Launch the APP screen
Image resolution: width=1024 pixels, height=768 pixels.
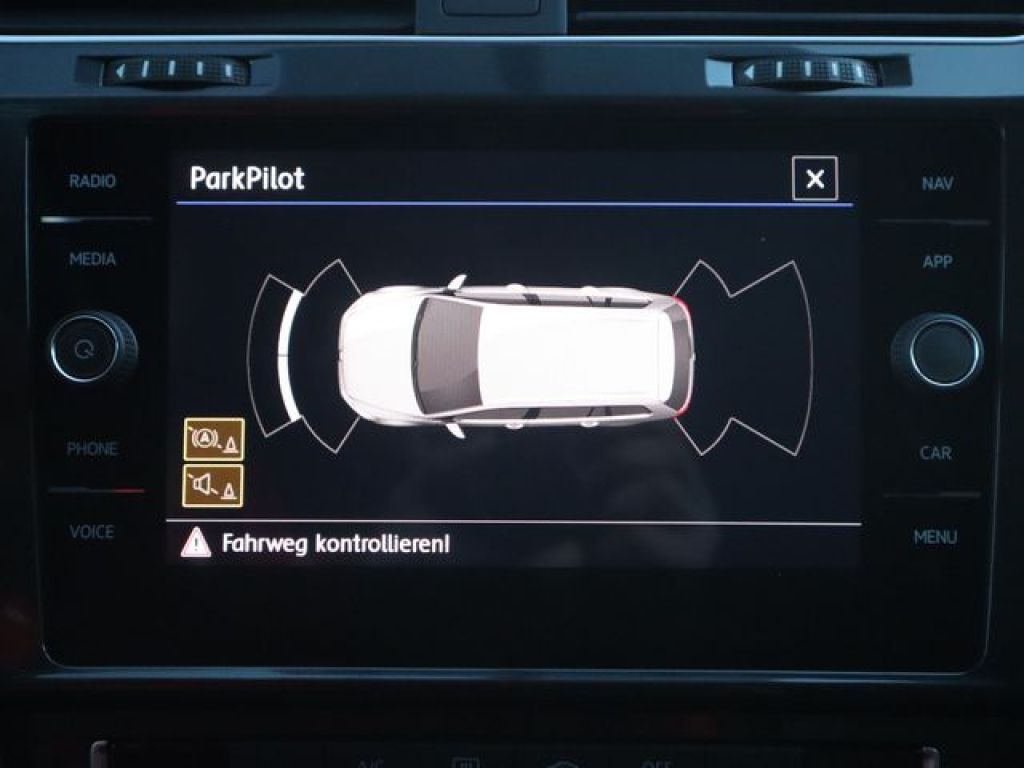point(937,262)
